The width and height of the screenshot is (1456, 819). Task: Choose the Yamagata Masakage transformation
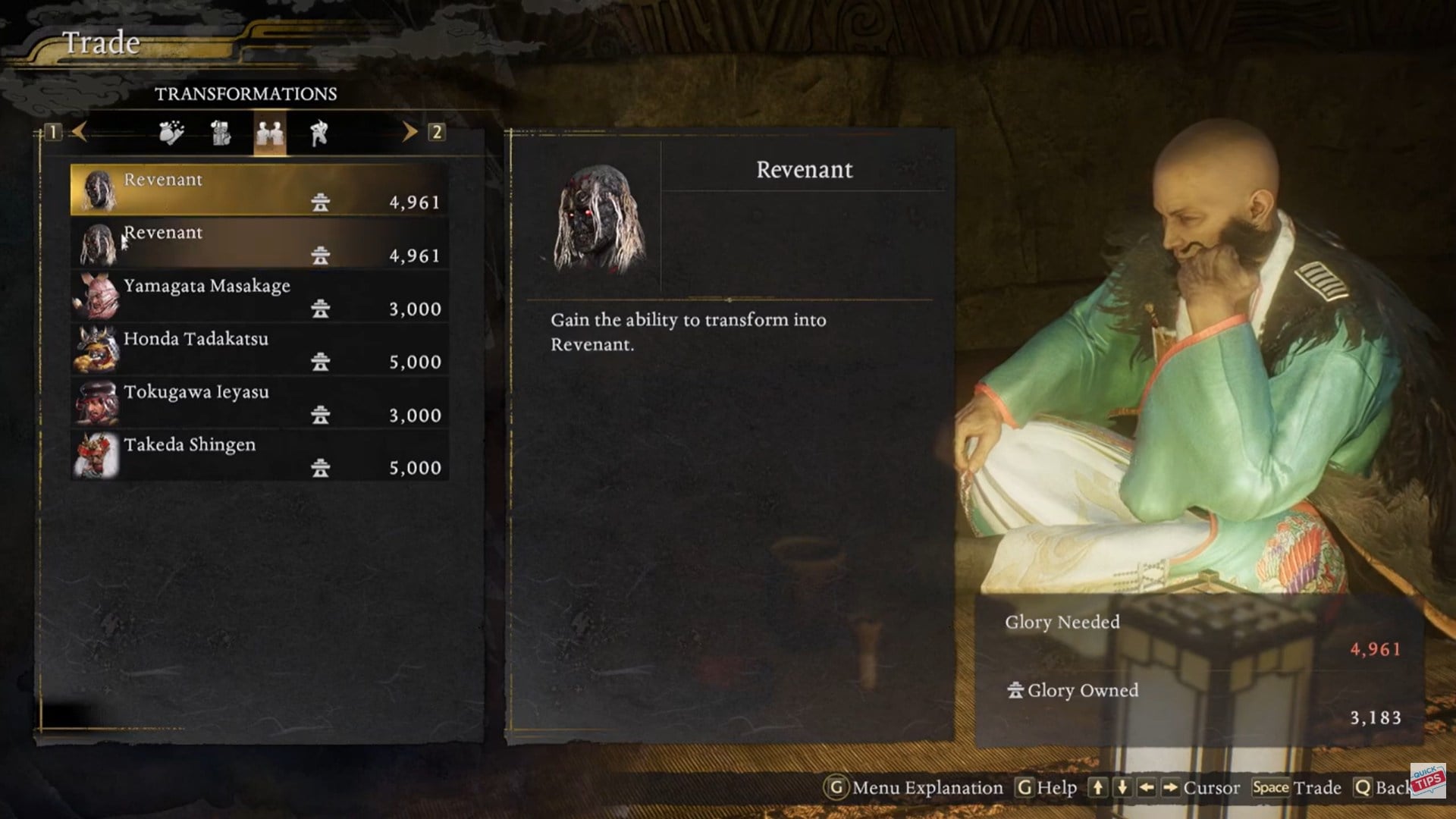[x=259, y=297]
